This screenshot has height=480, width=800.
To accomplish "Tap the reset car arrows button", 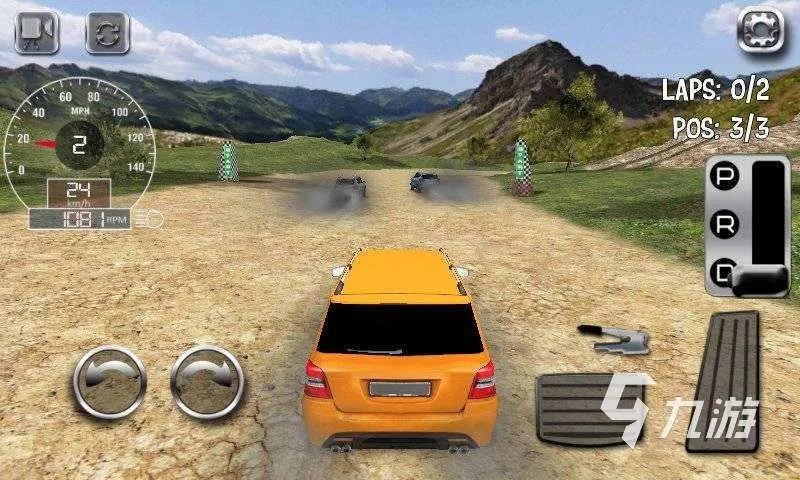I will tap(109, 31).
